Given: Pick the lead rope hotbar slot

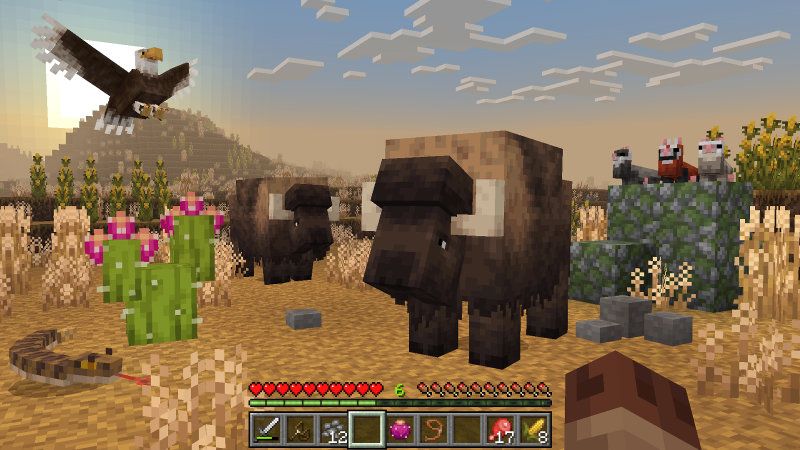Looking at the screenshot, I should (x=432, y=430).
